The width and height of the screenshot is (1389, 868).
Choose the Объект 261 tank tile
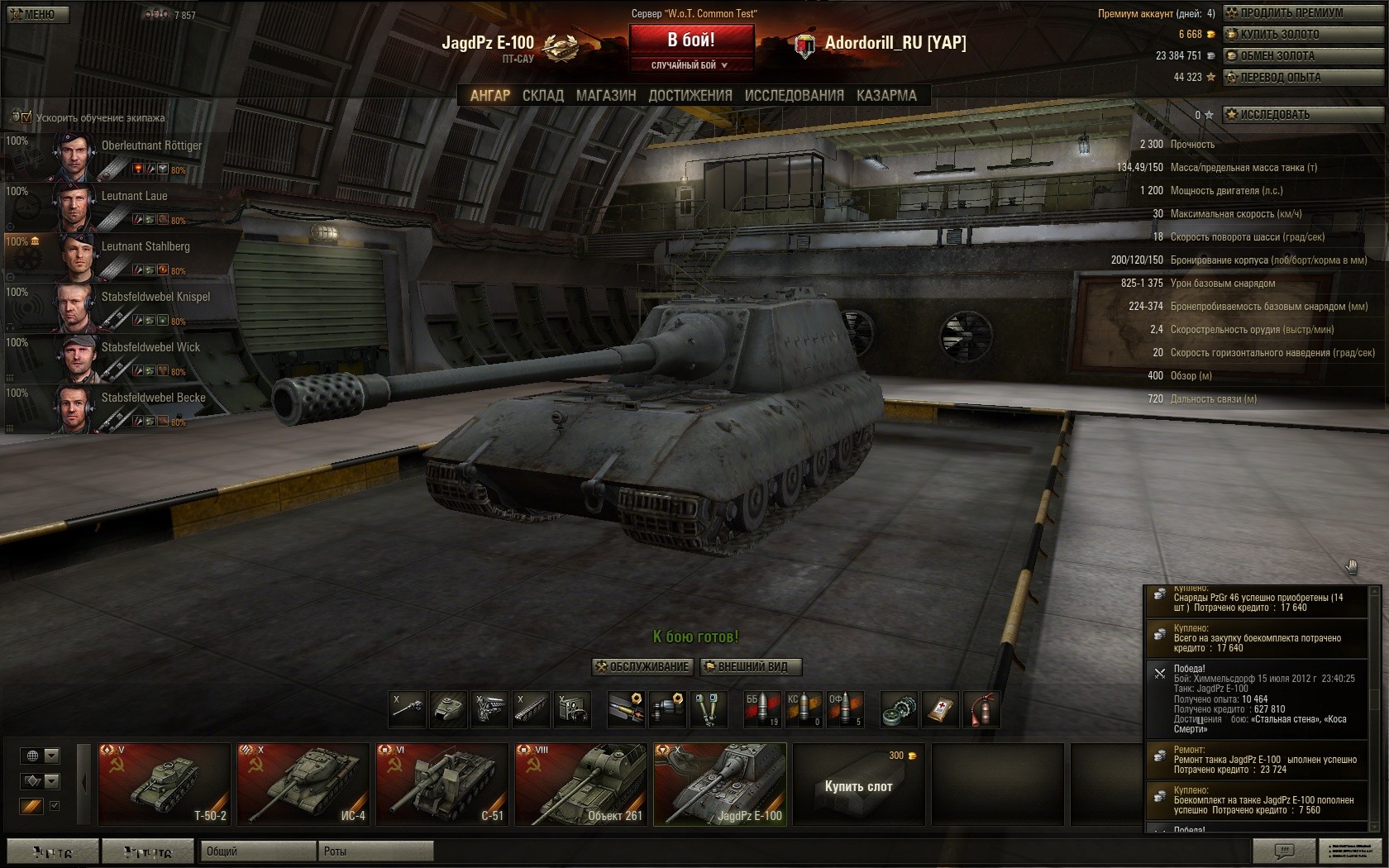[580, 785]
